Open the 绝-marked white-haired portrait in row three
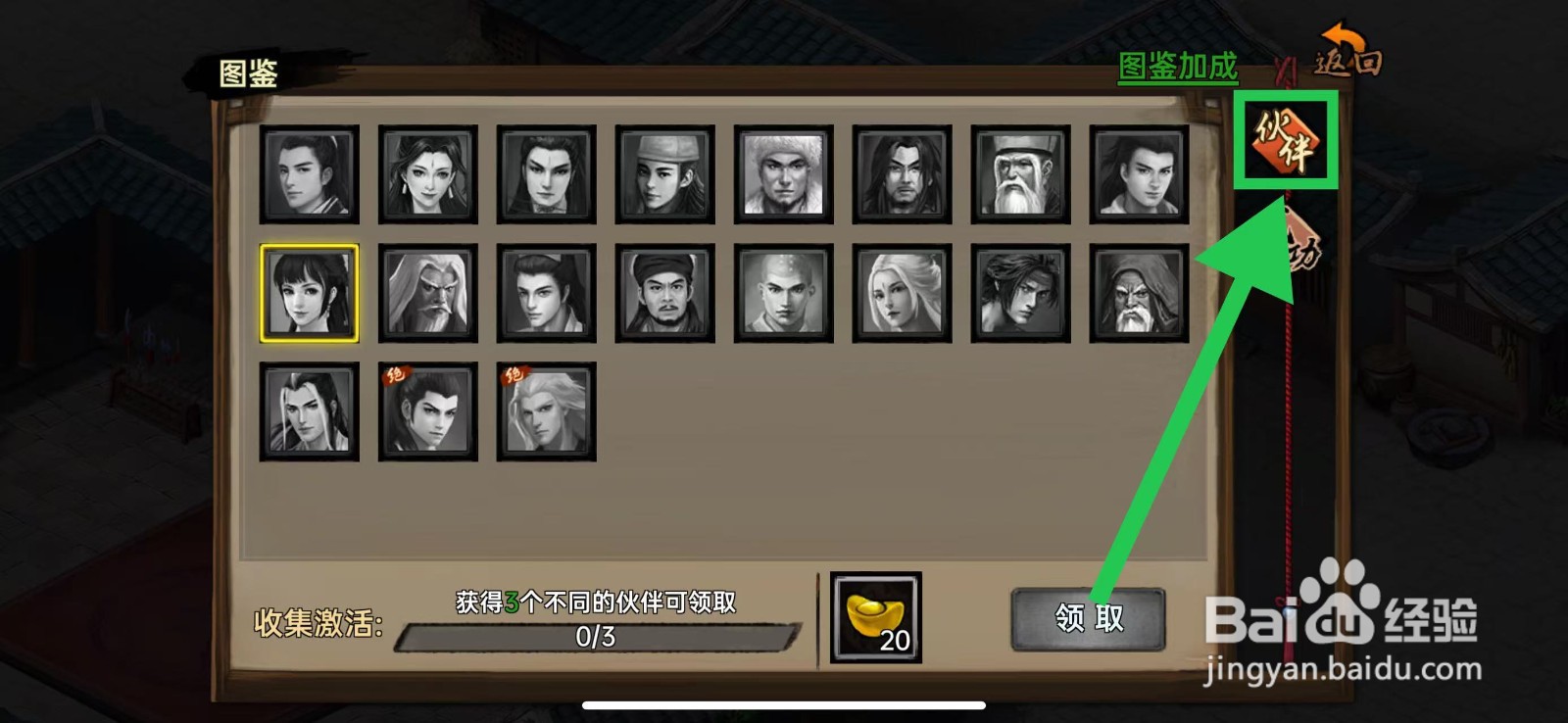Screen dimensions: 1568x723 click(546, 411)
